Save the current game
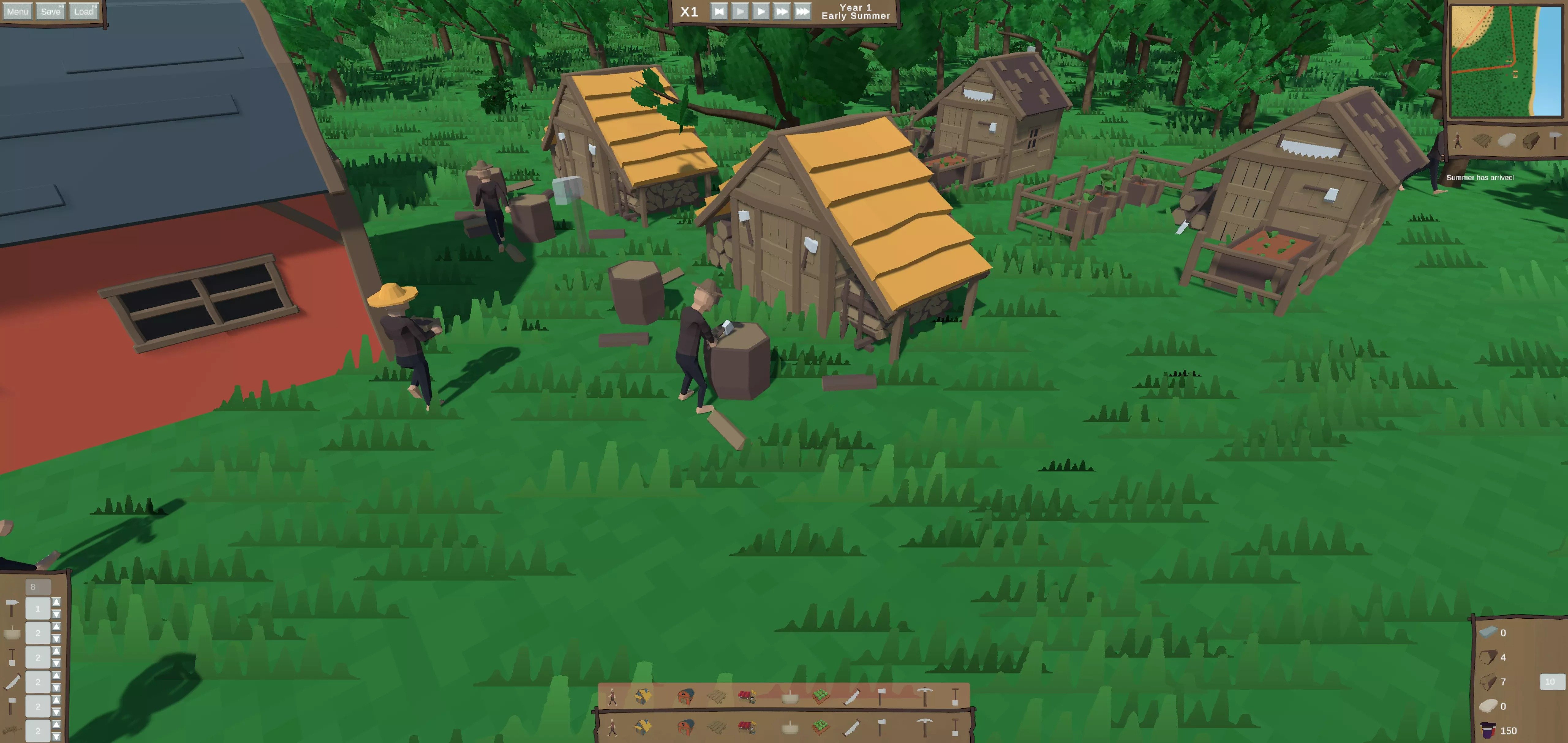 click(x=51, y=12)
